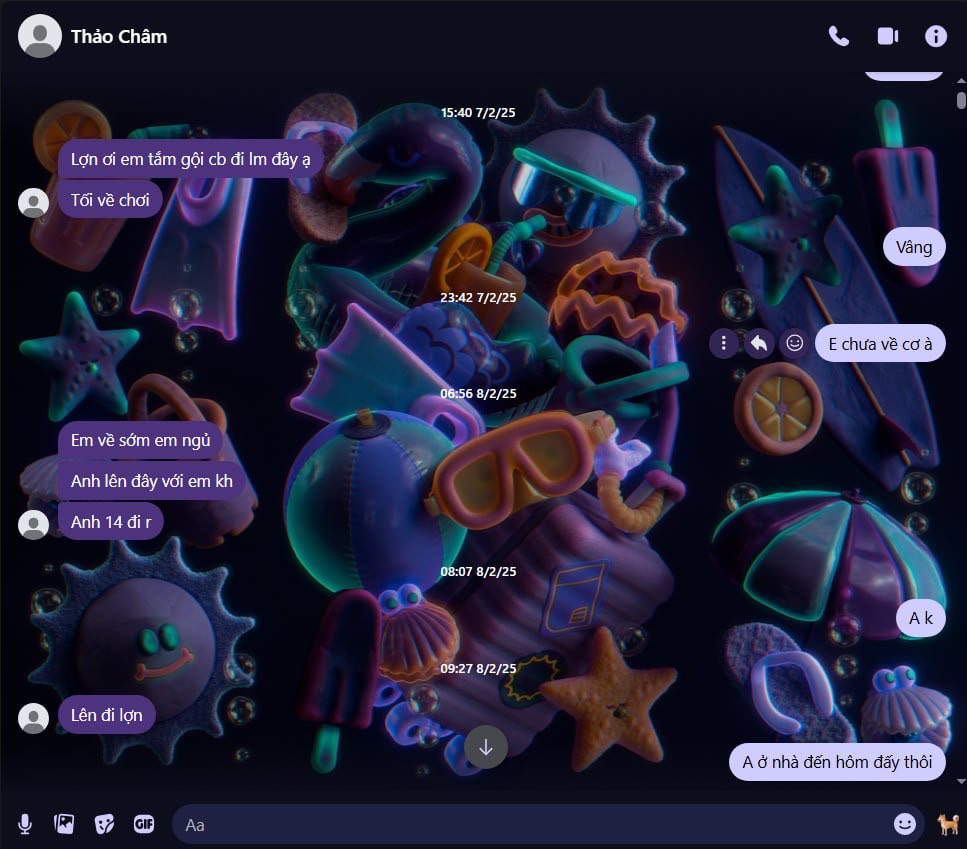Open more options for "E chưa về cơ à"

click(723, 344)
